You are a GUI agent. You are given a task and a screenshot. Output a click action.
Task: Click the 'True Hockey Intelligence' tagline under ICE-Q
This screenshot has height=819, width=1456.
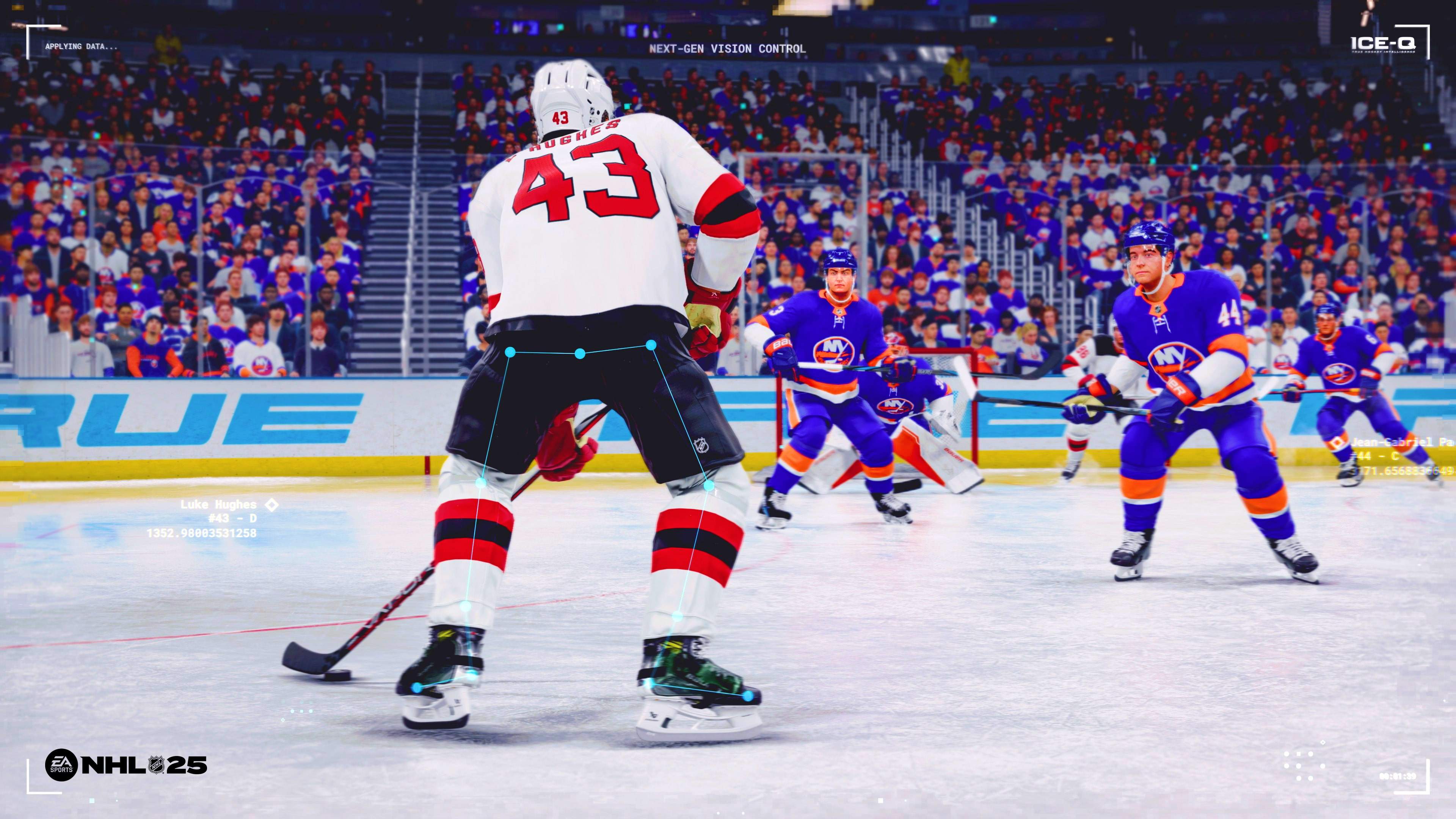tap(1384, 52)
